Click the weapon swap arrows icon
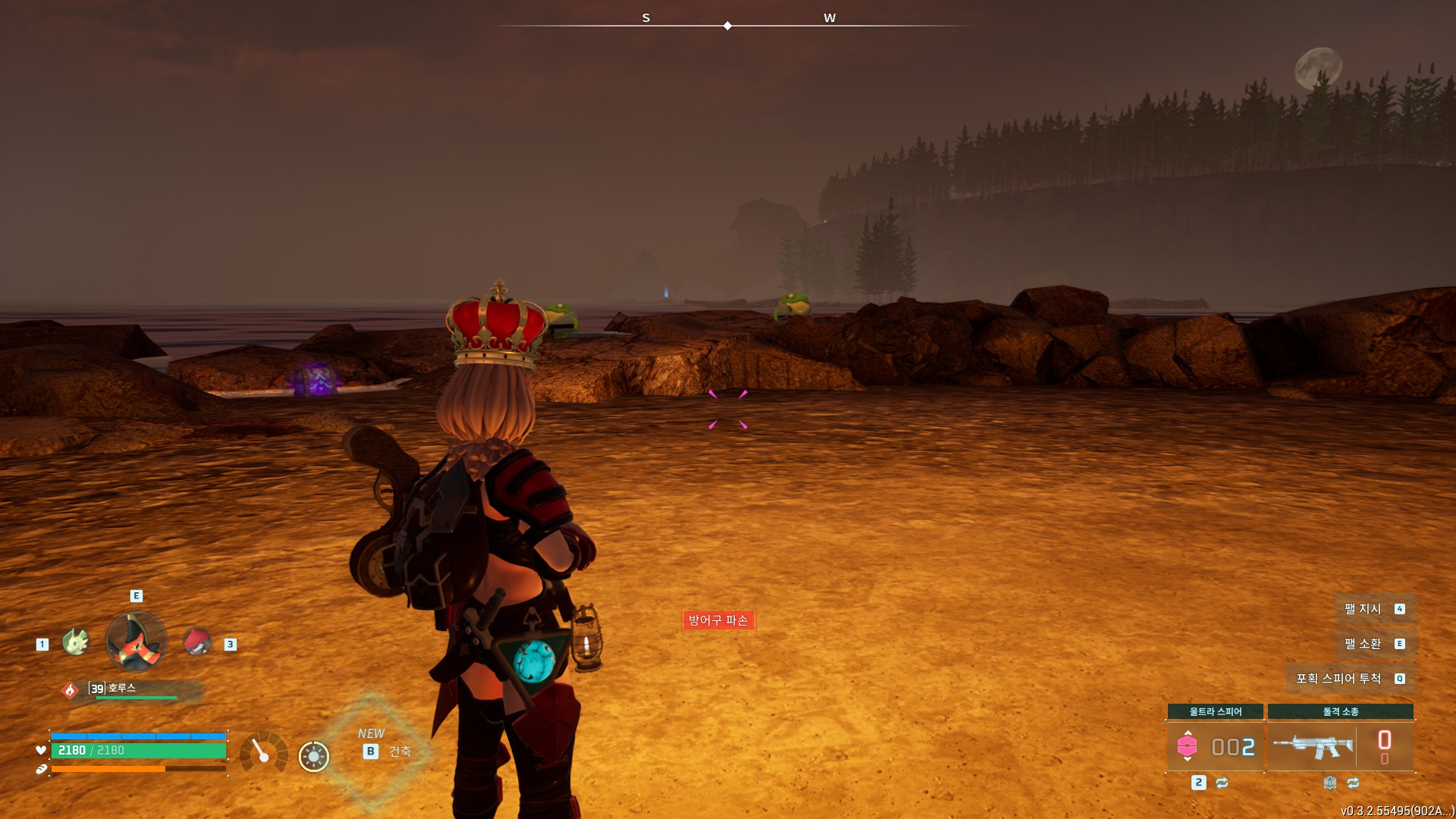 (1354, 783)
